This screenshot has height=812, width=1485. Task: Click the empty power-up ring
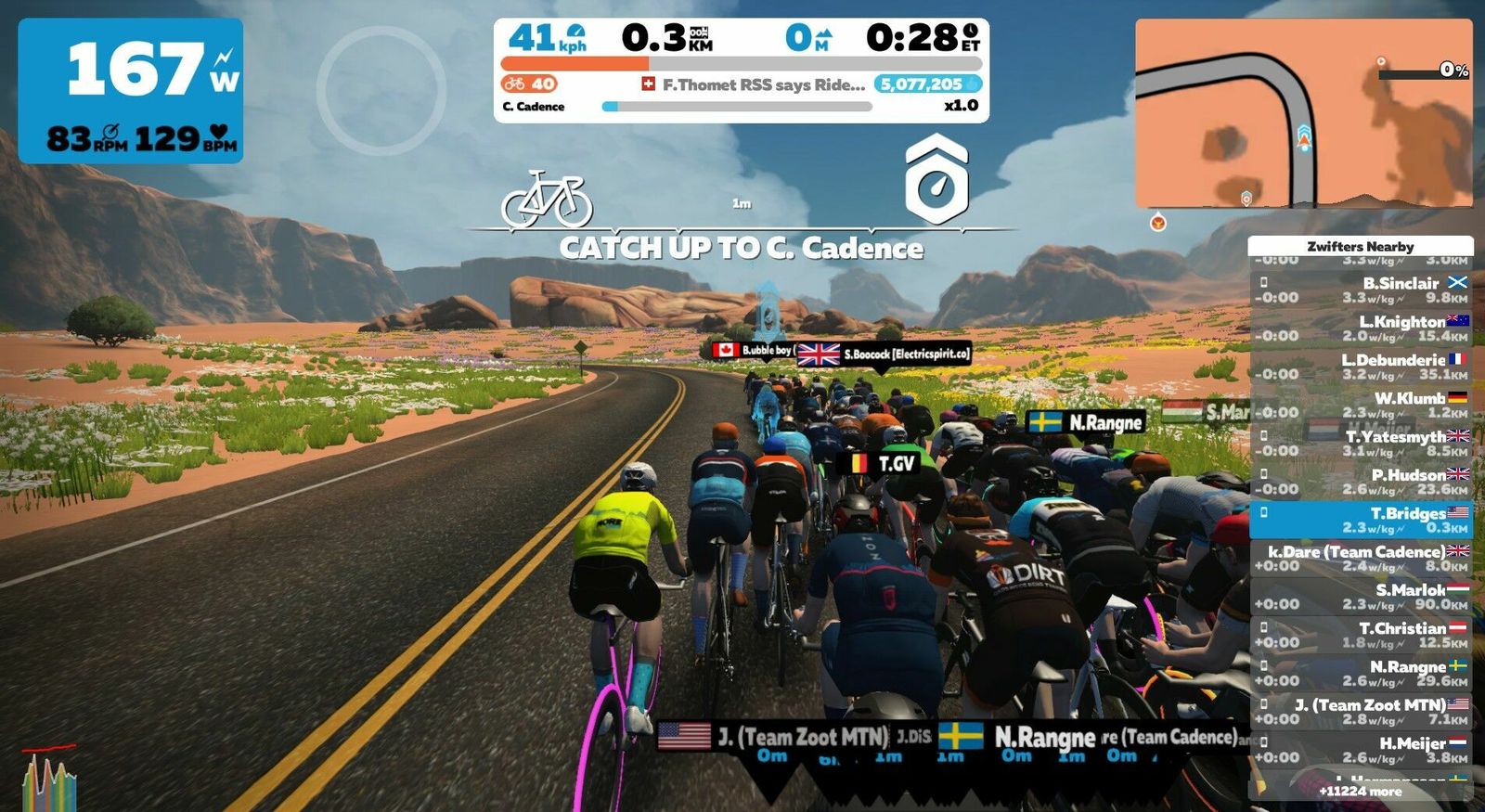click(x=381, y=90)
